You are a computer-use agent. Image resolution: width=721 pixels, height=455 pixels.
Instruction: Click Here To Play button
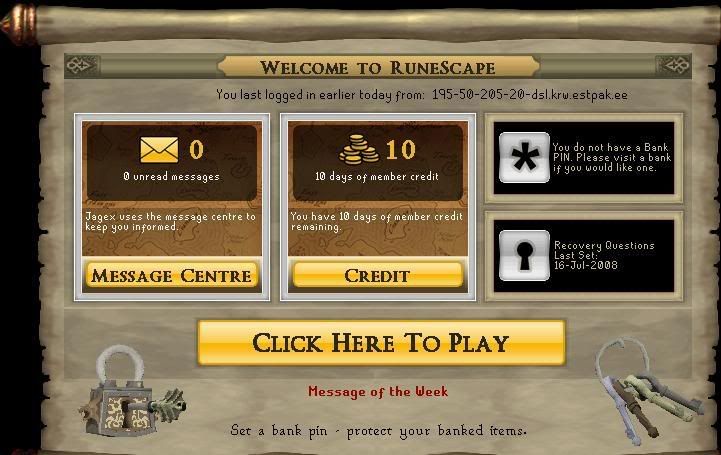coord(381,343)
